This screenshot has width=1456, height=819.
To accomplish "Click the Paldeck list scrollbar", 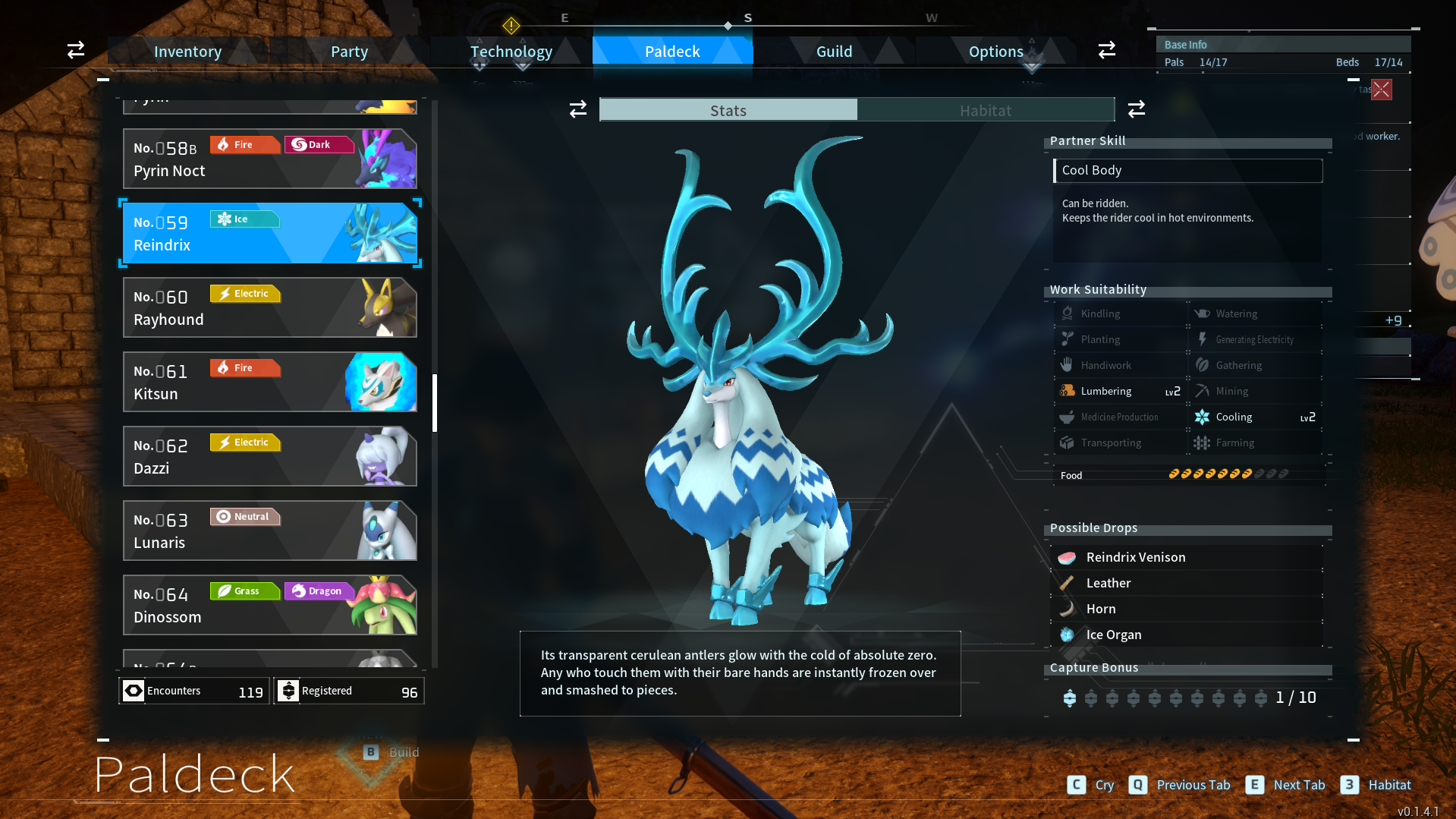I will pos(435,402).
